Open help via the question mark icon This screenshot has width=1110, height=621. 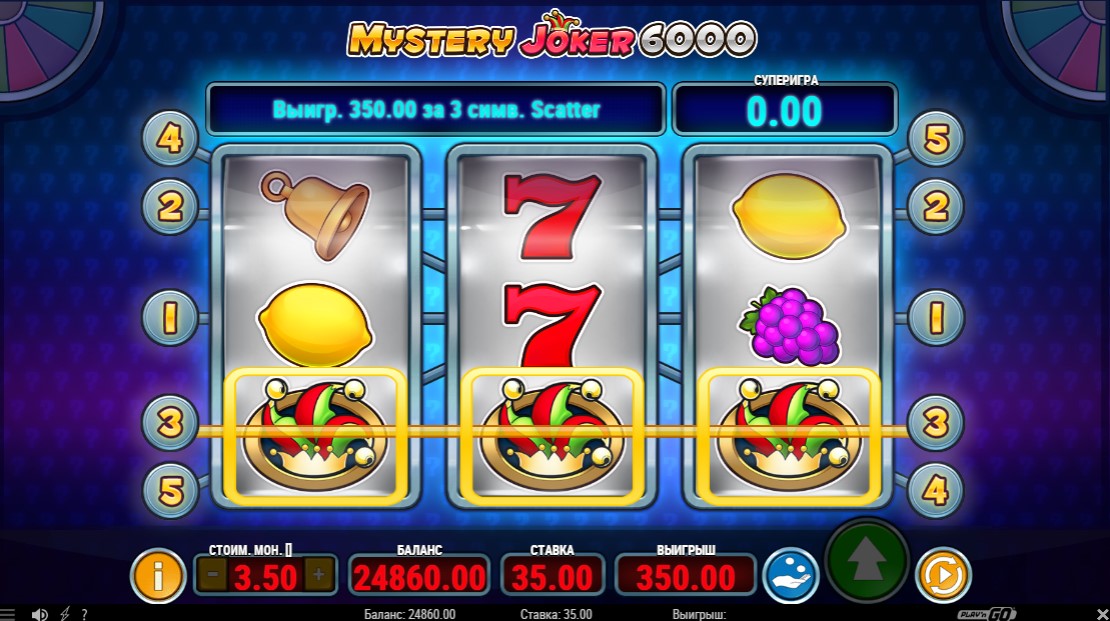click(x=84, y=614)
